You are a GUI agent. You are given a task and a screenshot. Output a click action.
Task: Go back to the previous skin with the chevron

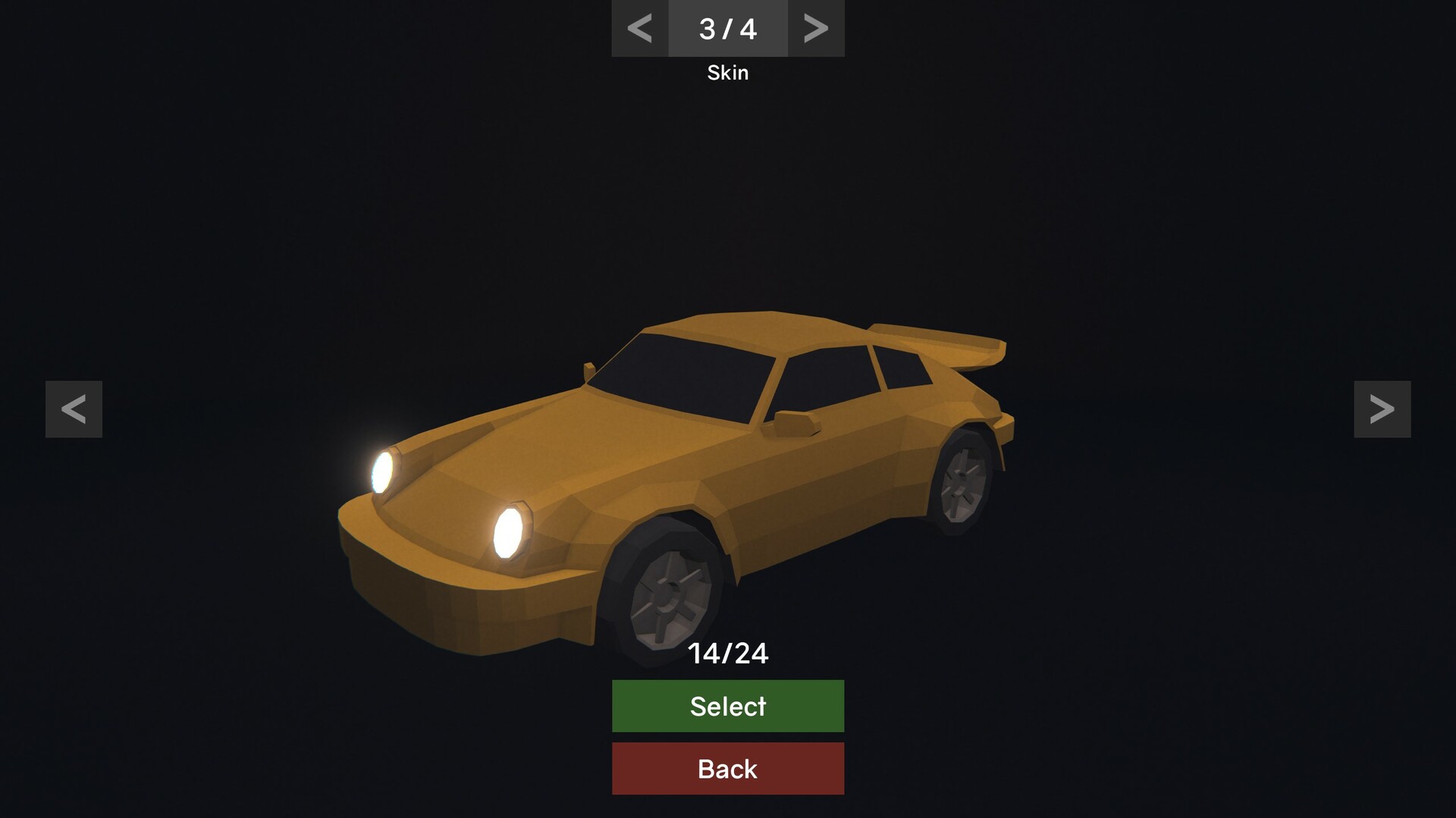click(639, 28)
